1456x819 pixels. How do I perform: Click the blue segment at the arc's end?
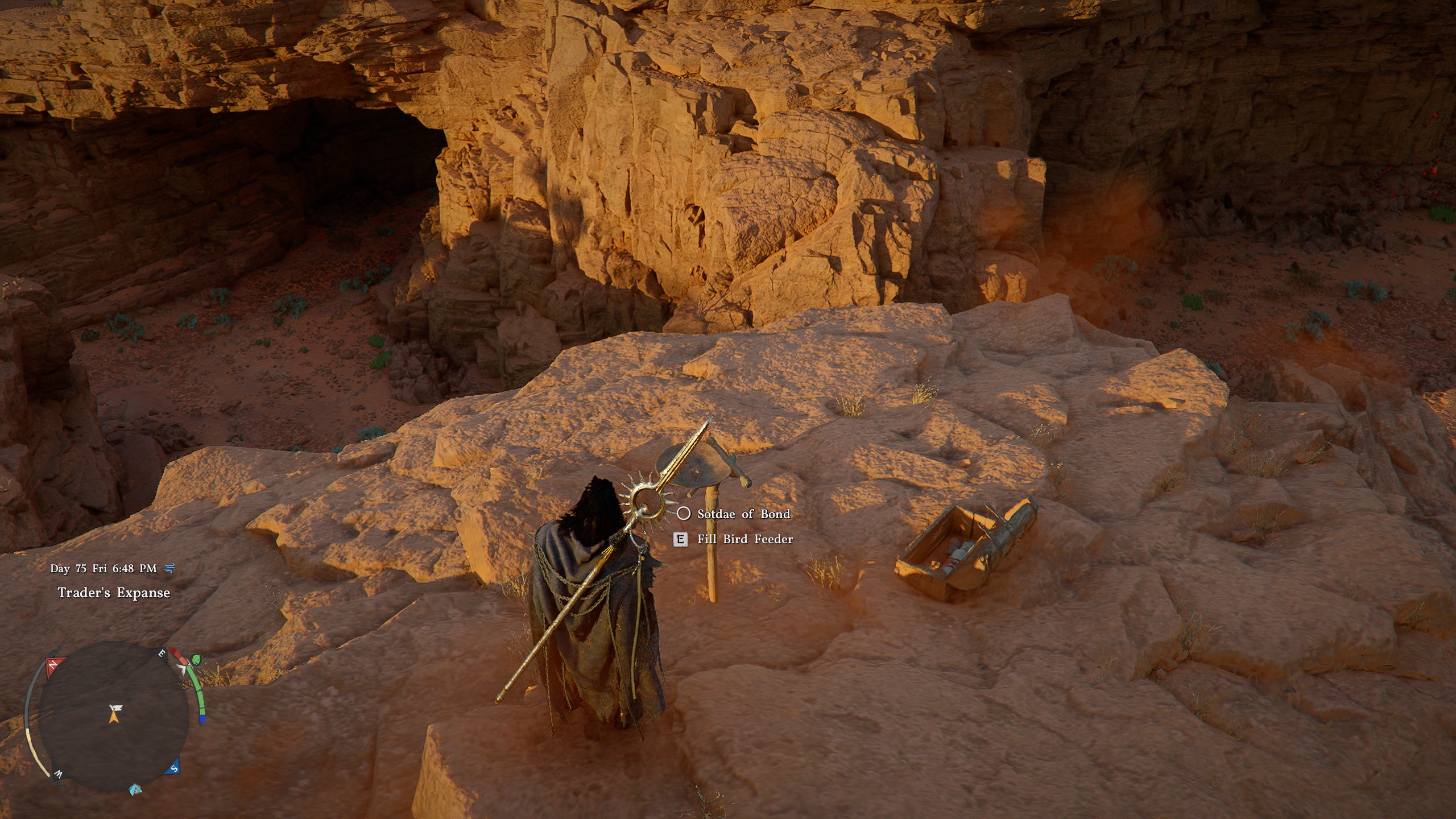(x=202, y=719)
